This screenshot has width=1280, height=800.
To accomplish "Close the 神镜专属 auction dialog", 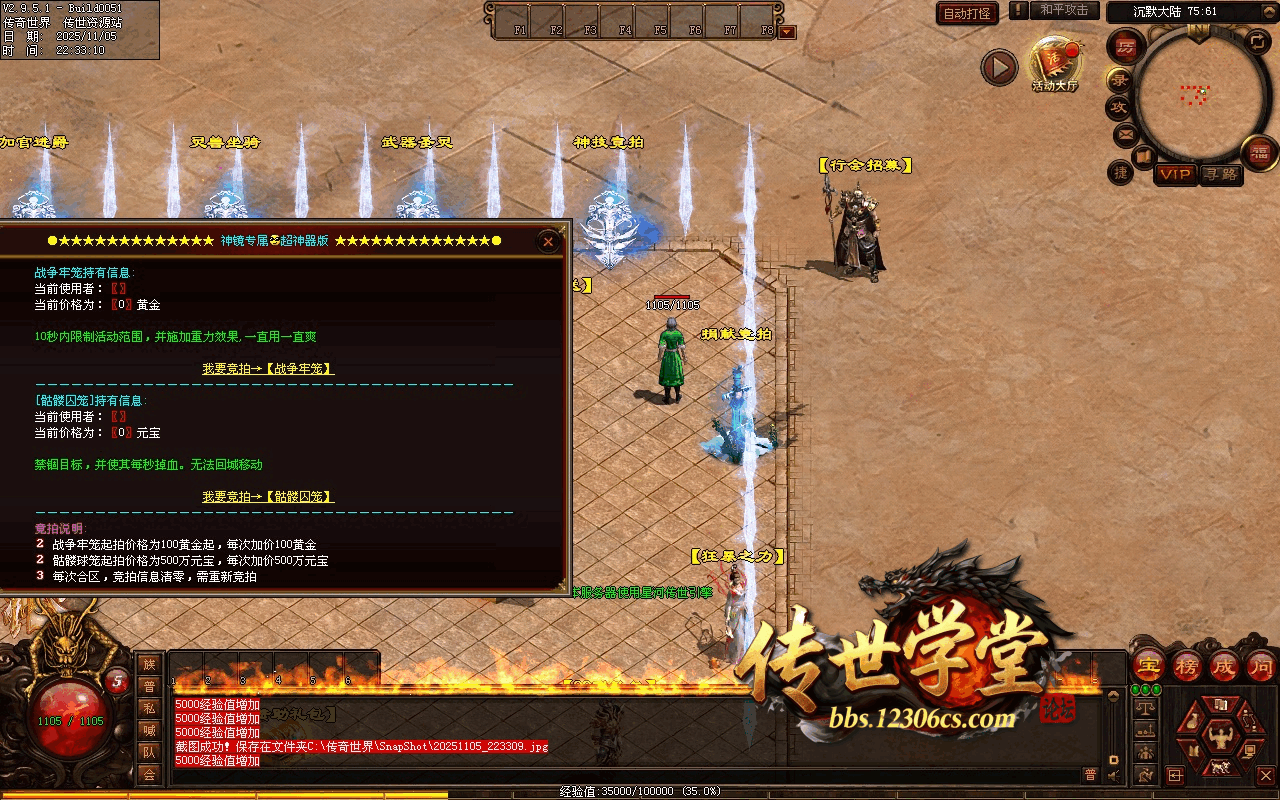I will [547, 241].
